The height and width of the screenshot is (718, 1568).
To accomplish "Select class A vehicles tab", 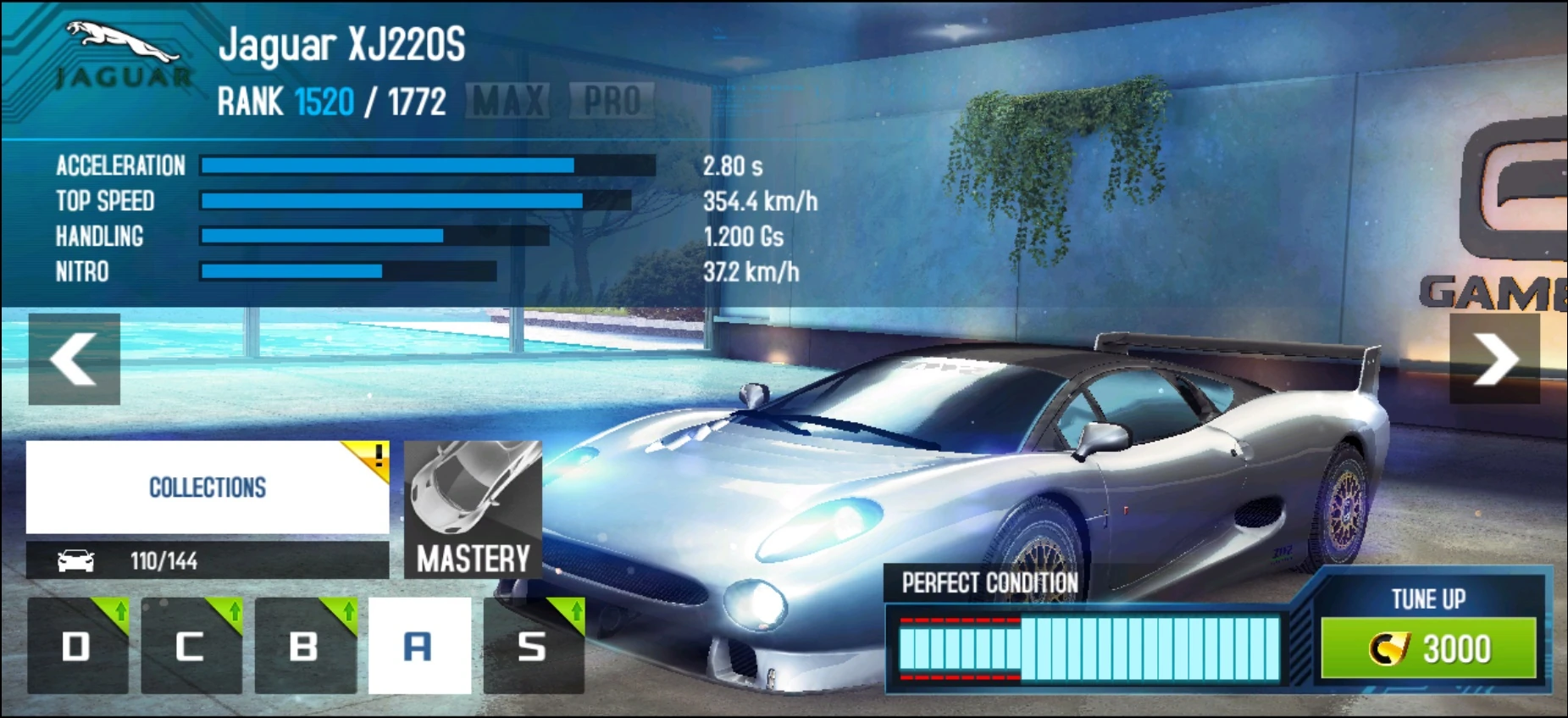I will [419, 647].
